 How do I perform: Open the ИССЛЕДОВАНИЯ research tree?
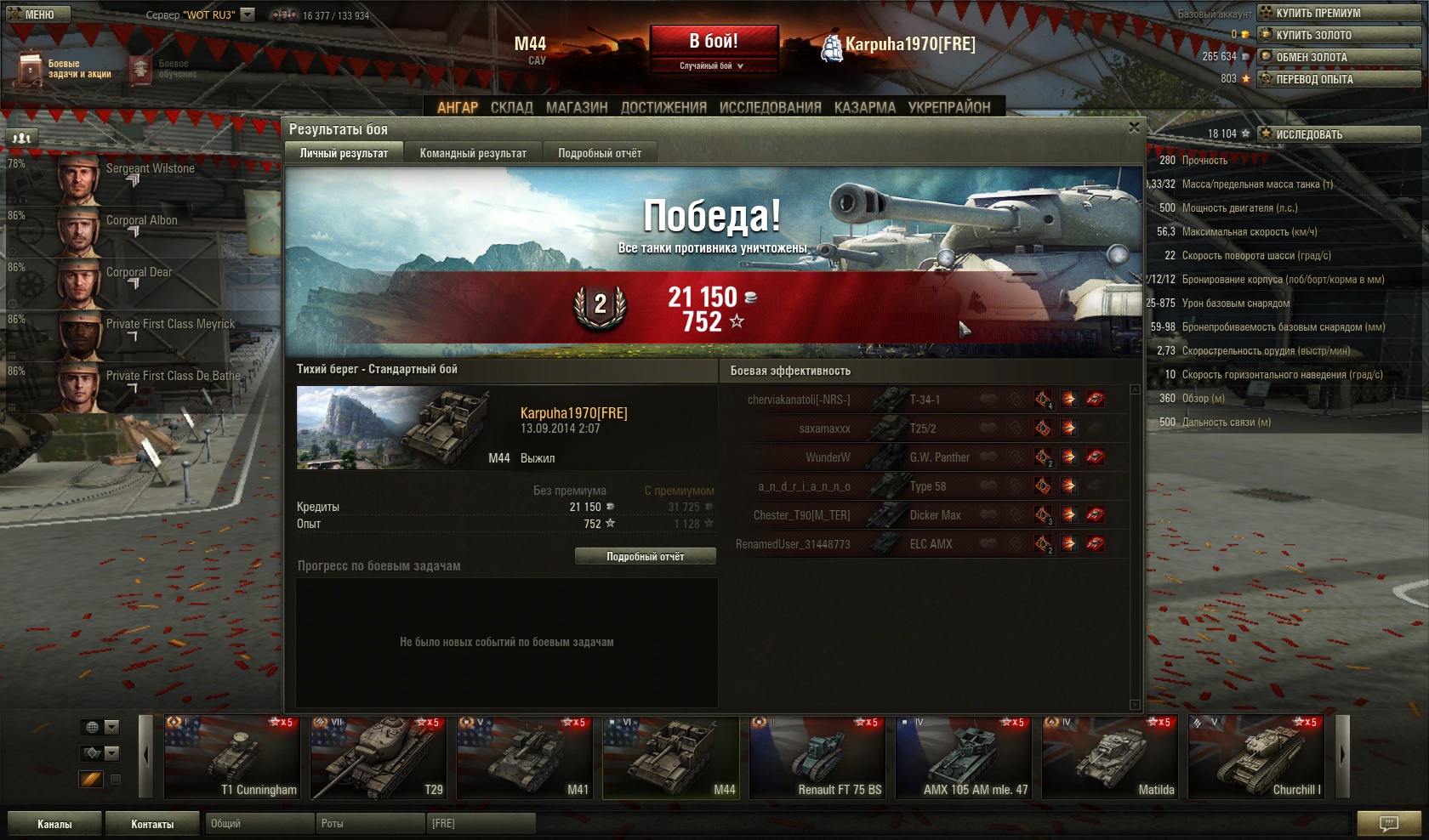(x=770, y=107)
